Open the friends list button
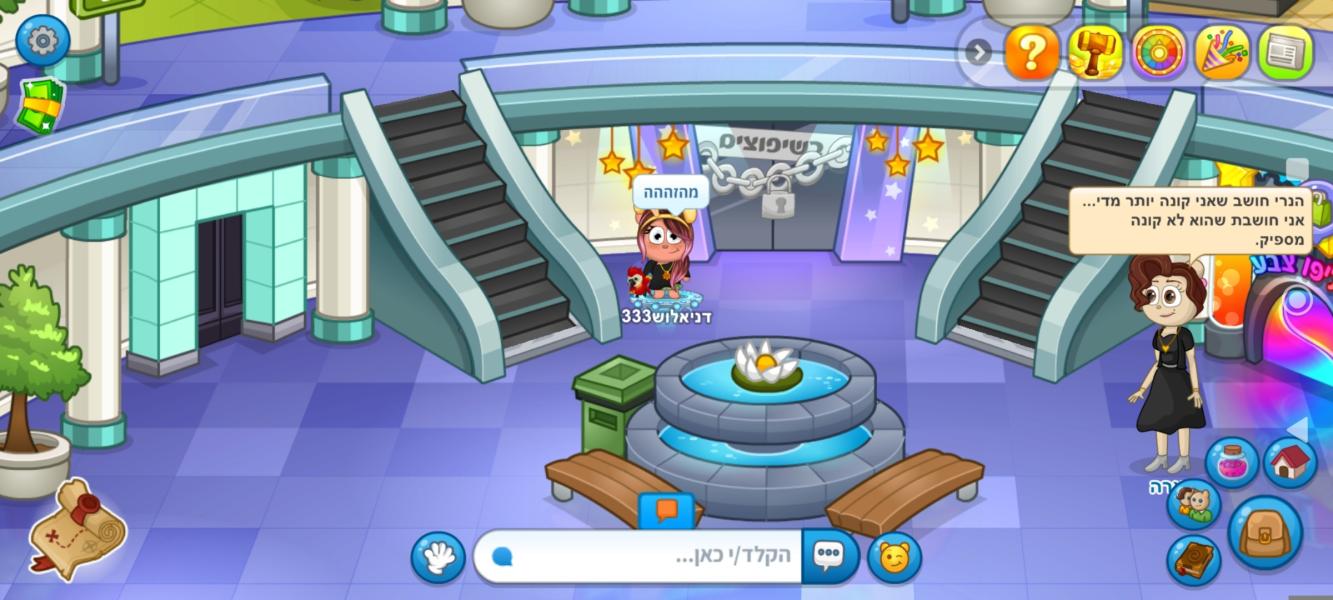1333x600 pixels. 1193,504
